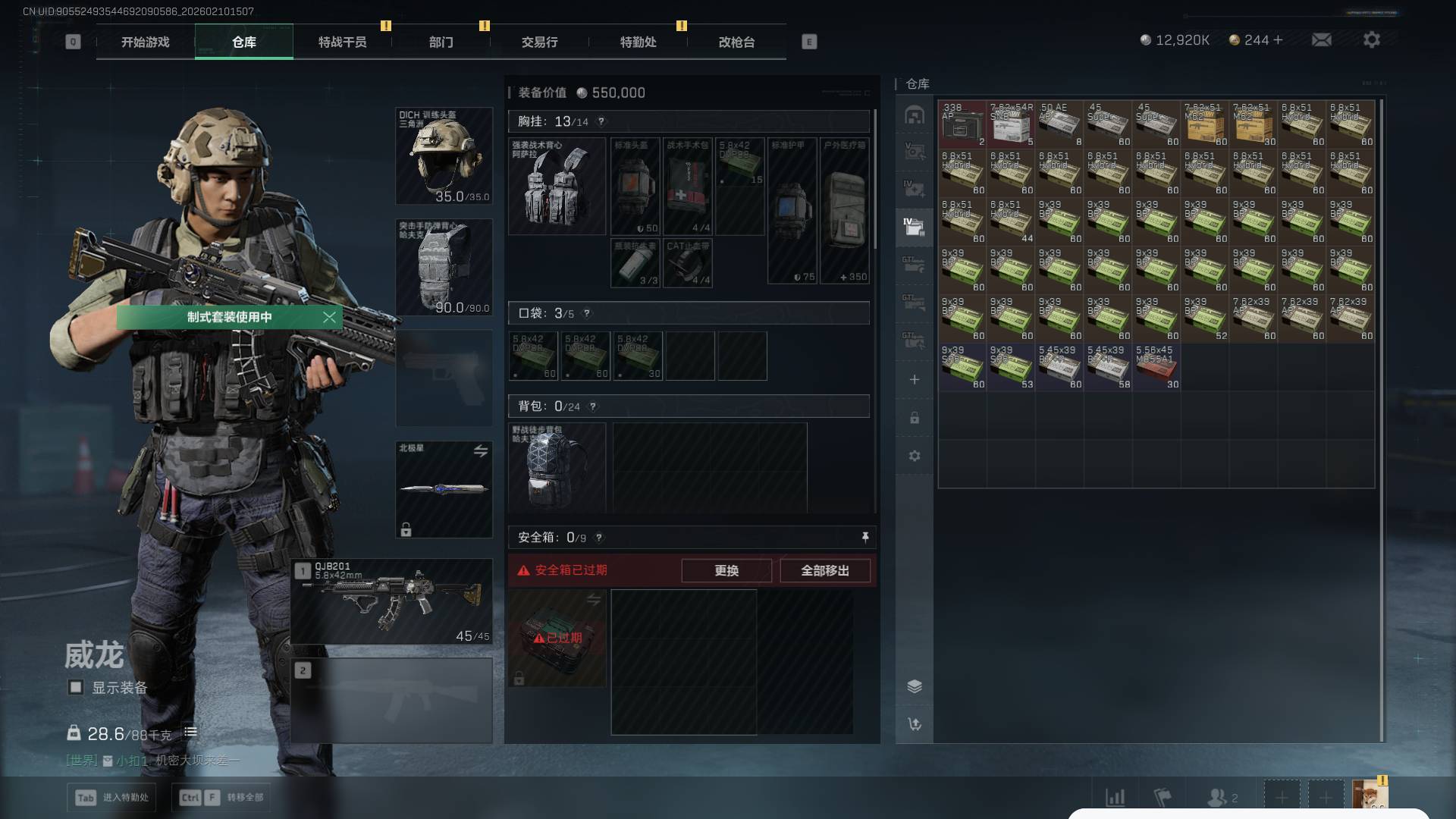Close the 制式套装使用中 banner
The height and width of the screenshot is (819, 1456).
[329, 317]
